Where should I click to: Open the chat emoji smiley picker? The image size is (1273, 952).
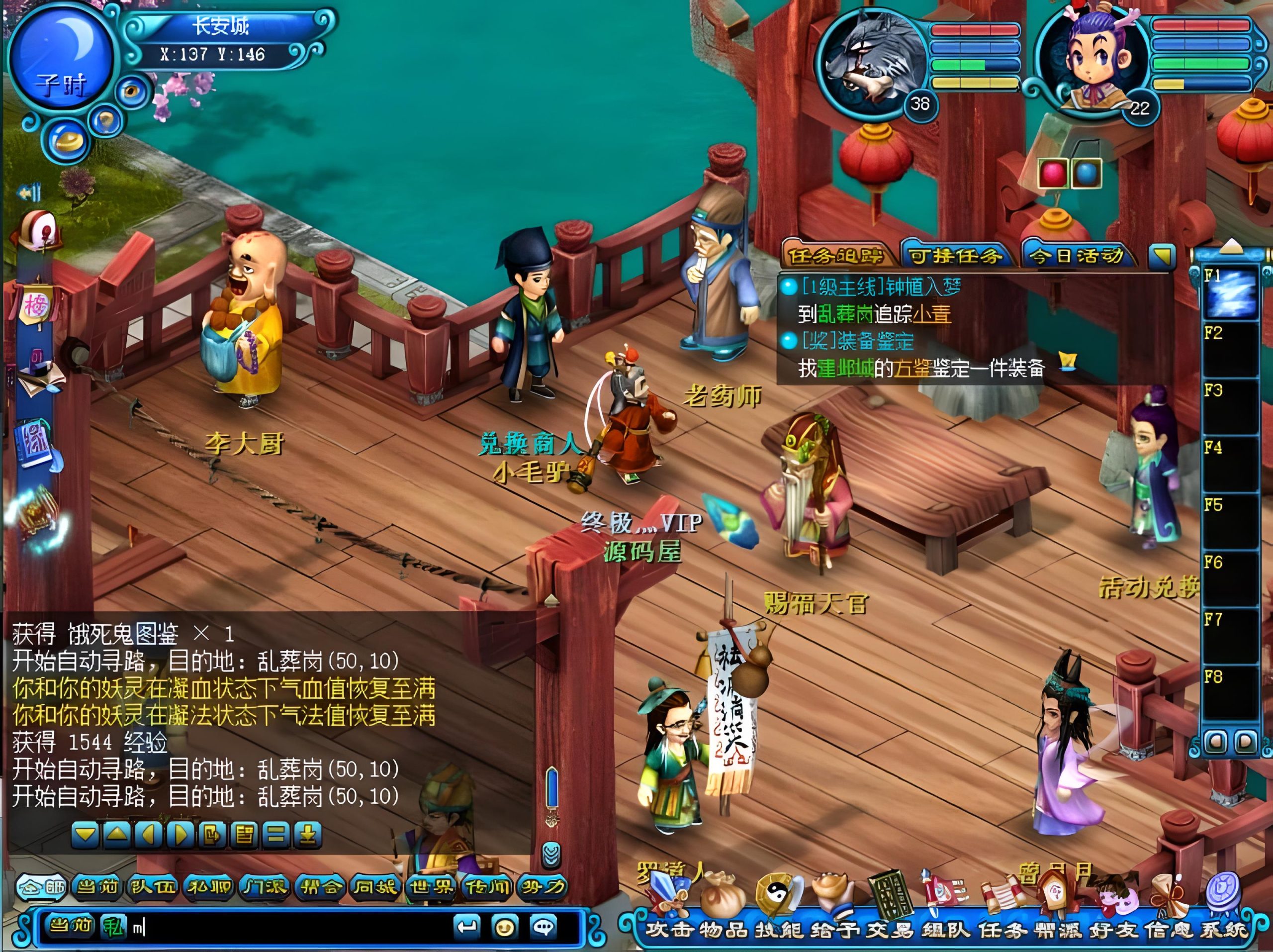pos(505,927)
